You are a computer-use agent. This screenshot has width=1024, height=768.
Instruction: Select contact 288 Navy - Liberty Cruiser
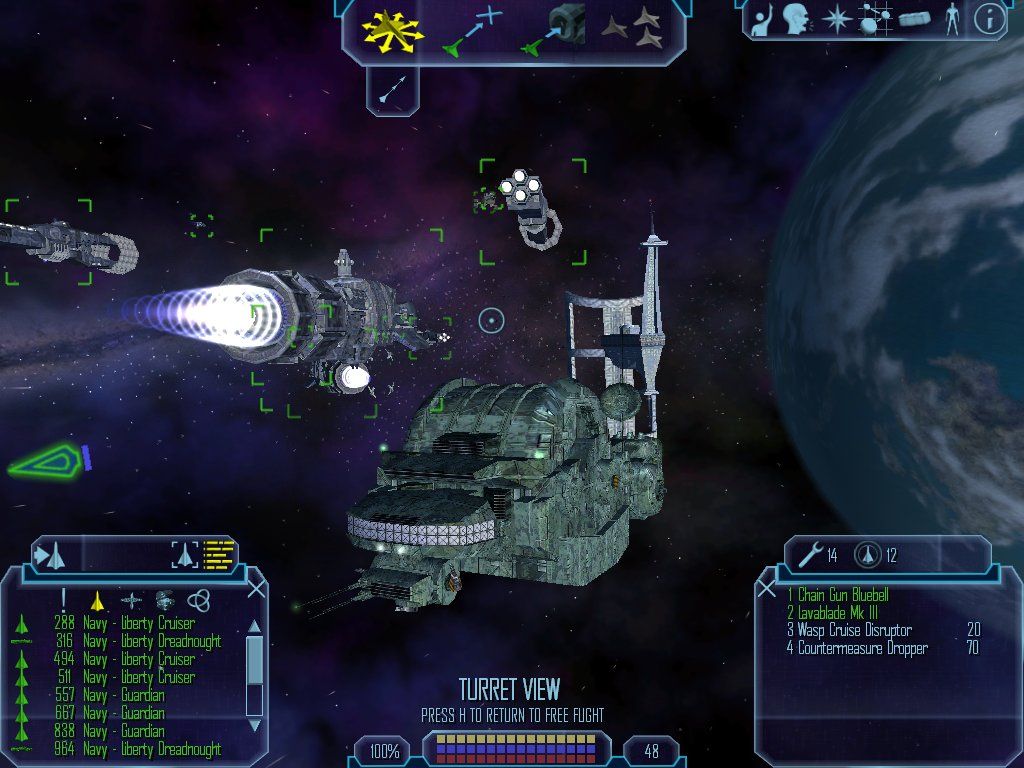coord(139,624)
